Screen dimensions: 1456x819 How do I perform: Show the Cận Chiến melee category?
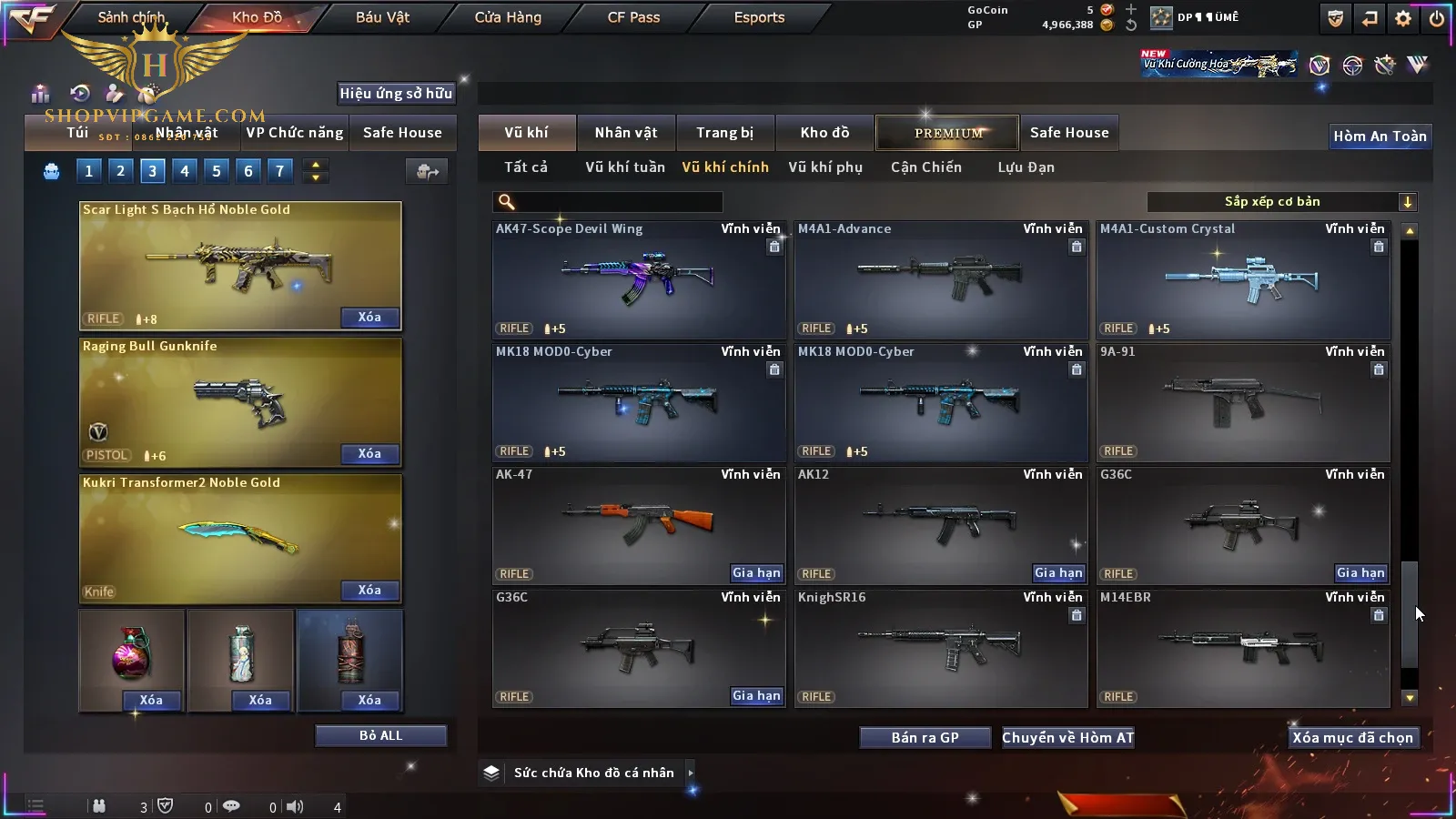coord(925,167)
